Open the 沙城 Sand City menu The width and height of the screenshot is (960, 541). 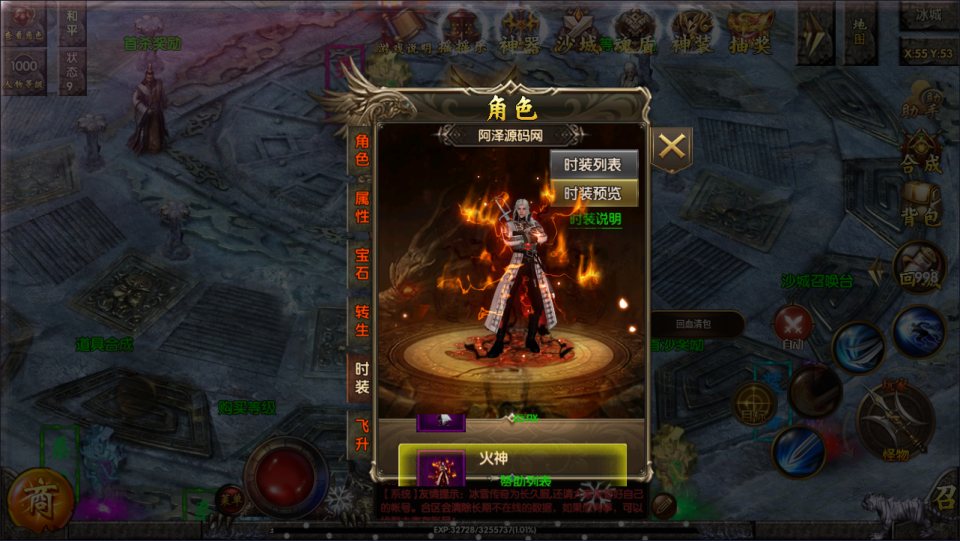(579, 28)
